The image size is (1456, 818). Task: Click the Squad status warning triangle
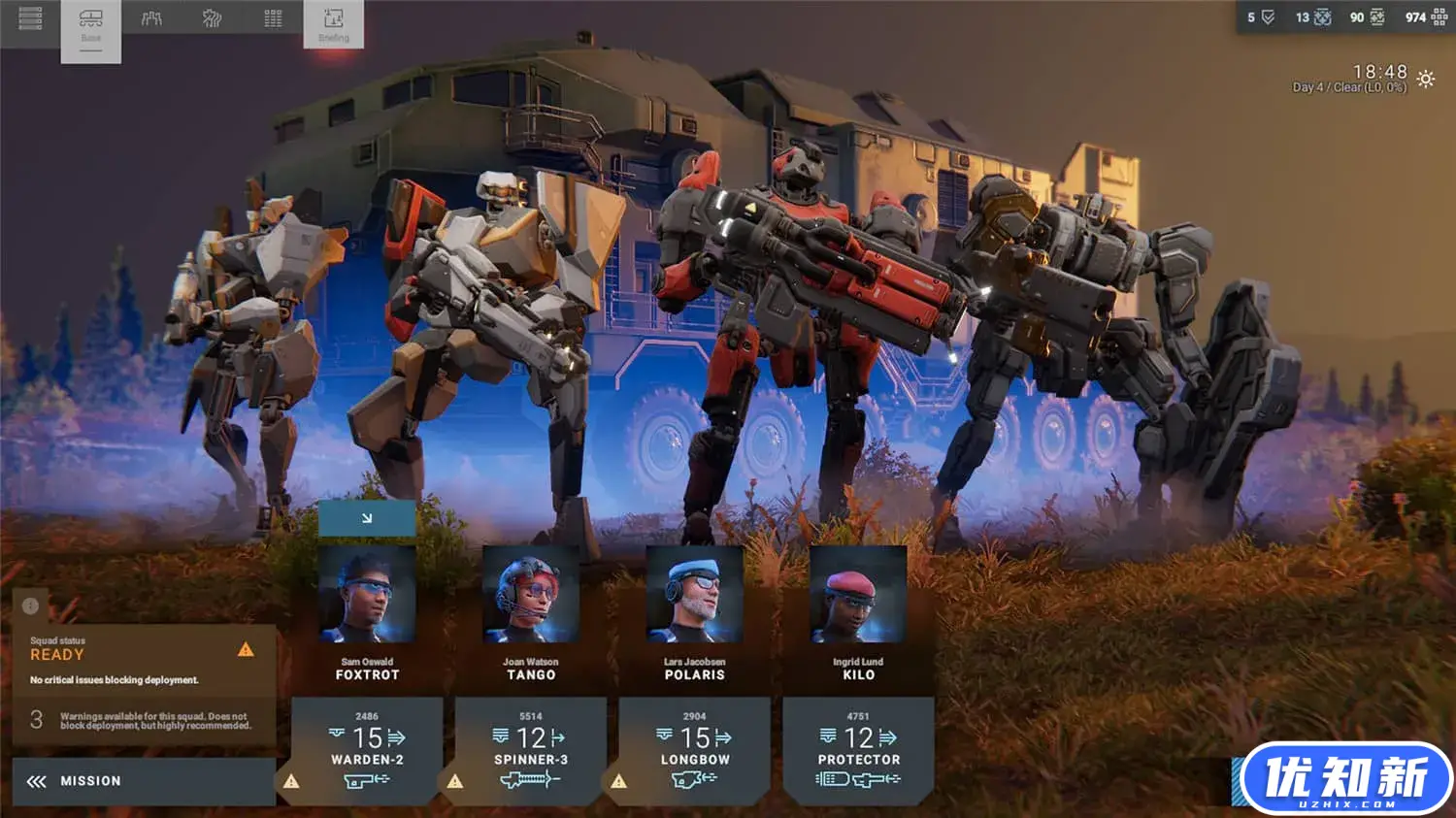point(246,649)
